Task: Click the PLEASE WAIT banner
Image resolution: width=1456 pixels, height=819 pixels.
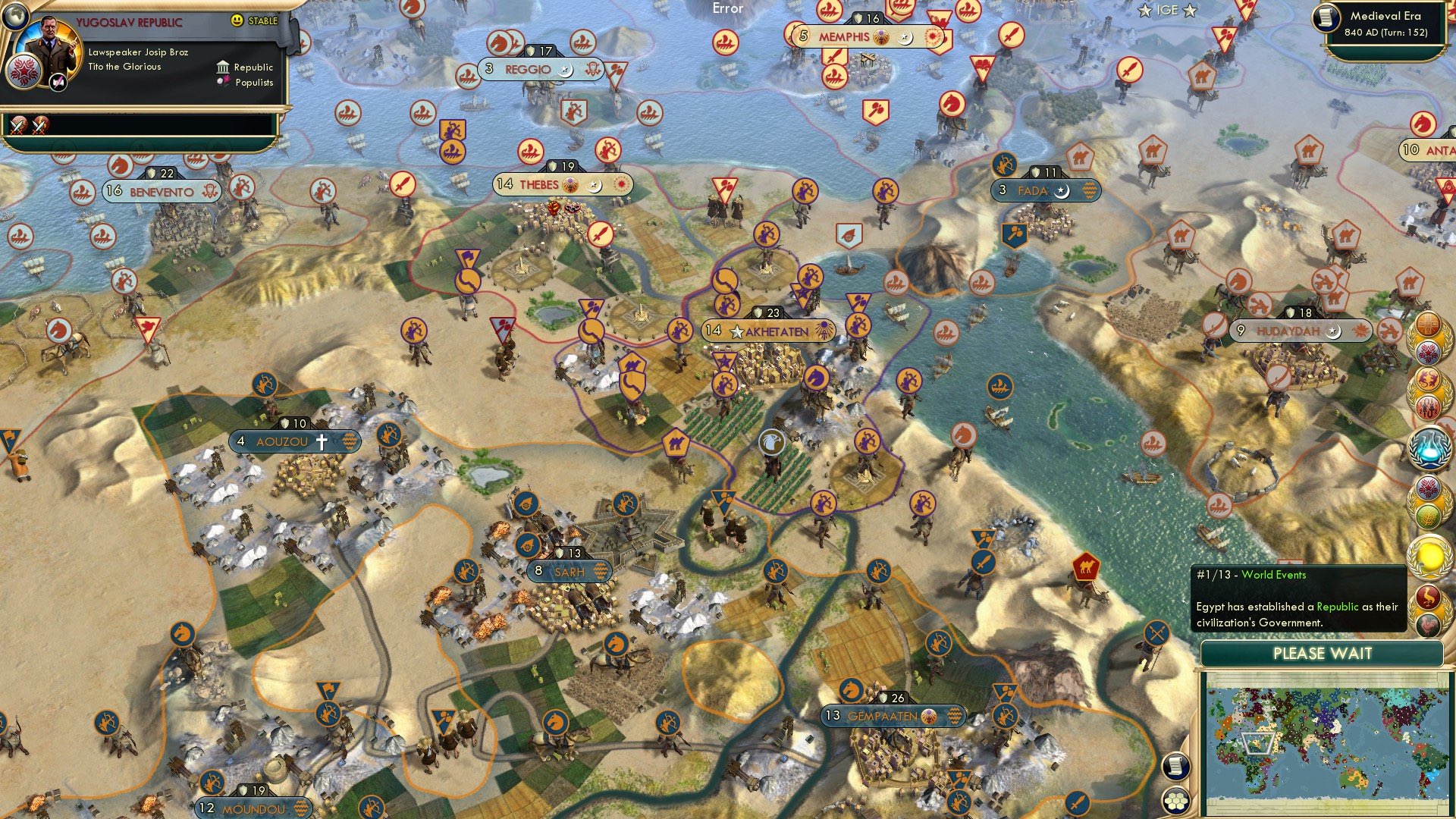Action: pyautogui.click(x=1323, y=653)
